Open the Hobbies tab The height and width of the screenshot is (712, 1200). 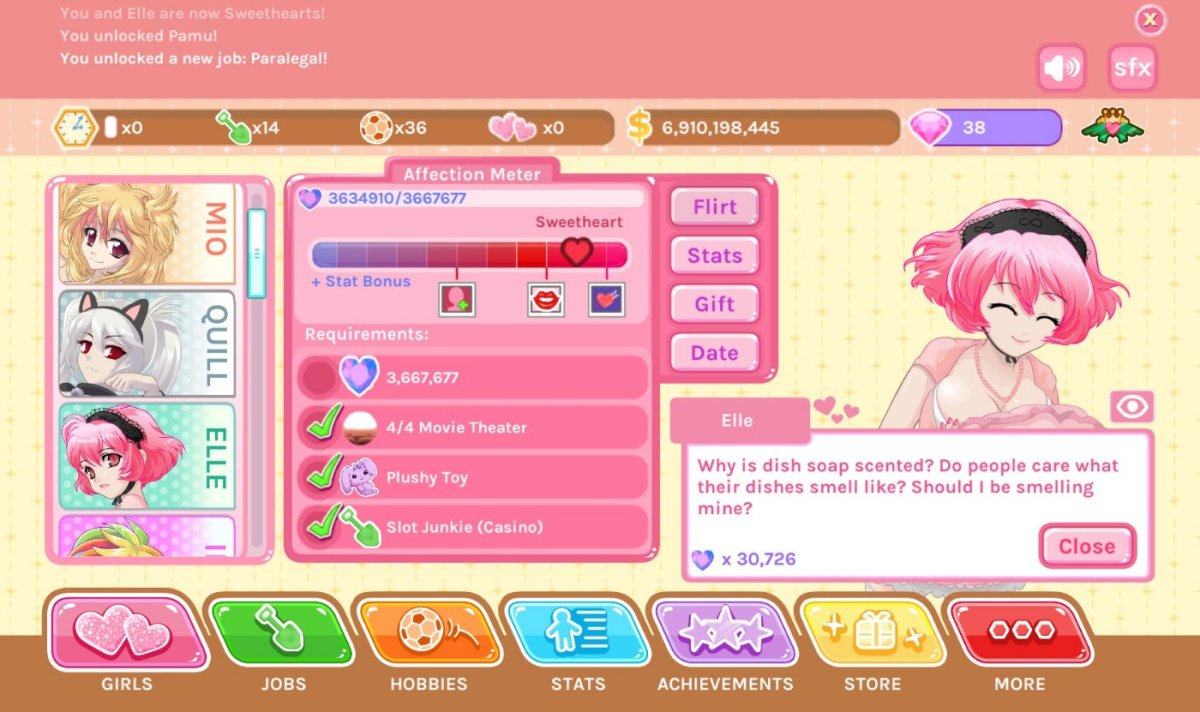tap(428, 633)
